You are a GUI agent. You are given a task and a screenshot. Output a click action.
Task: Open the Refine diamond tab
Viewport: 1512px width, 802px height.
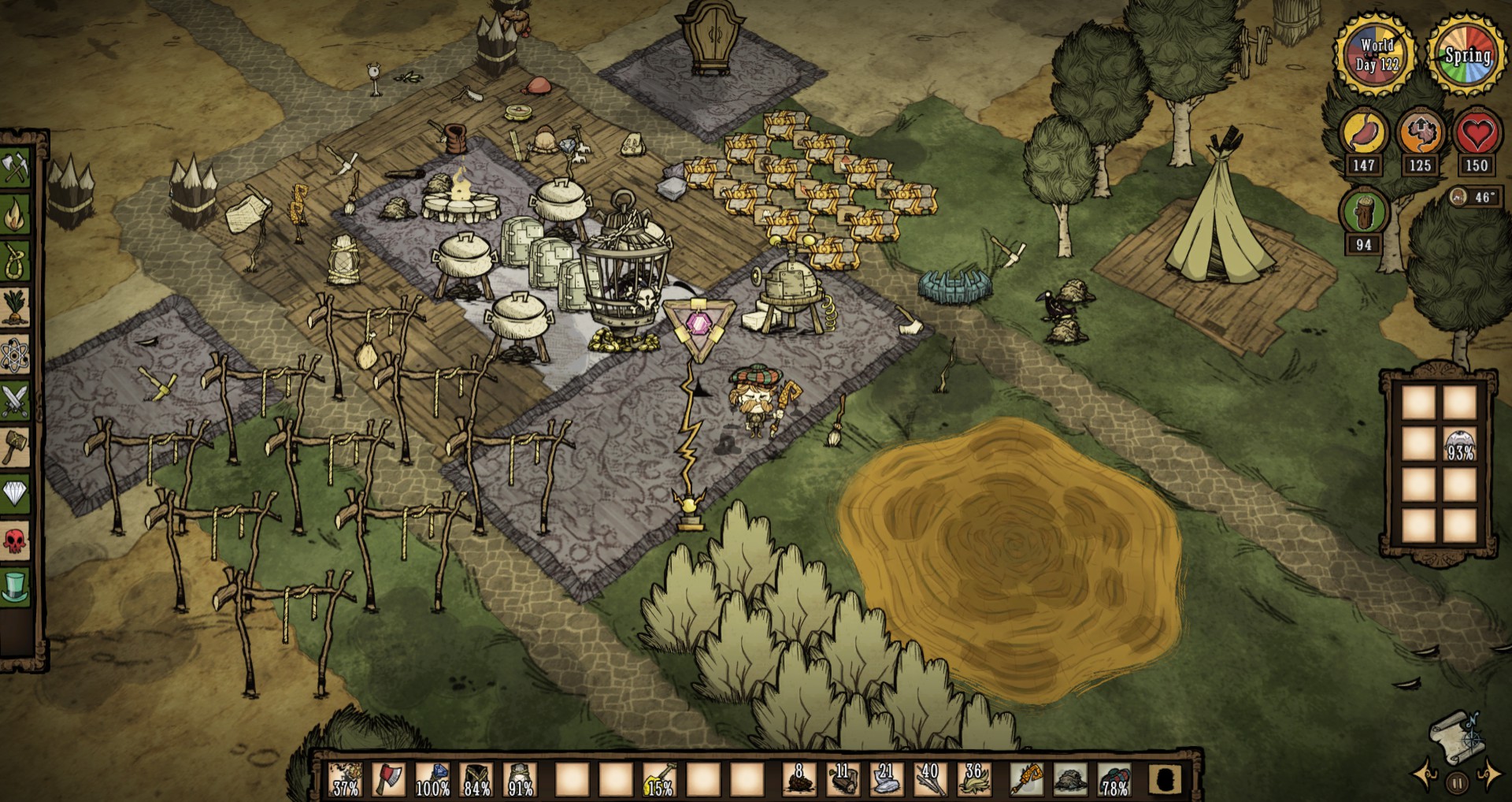point(15,494)
